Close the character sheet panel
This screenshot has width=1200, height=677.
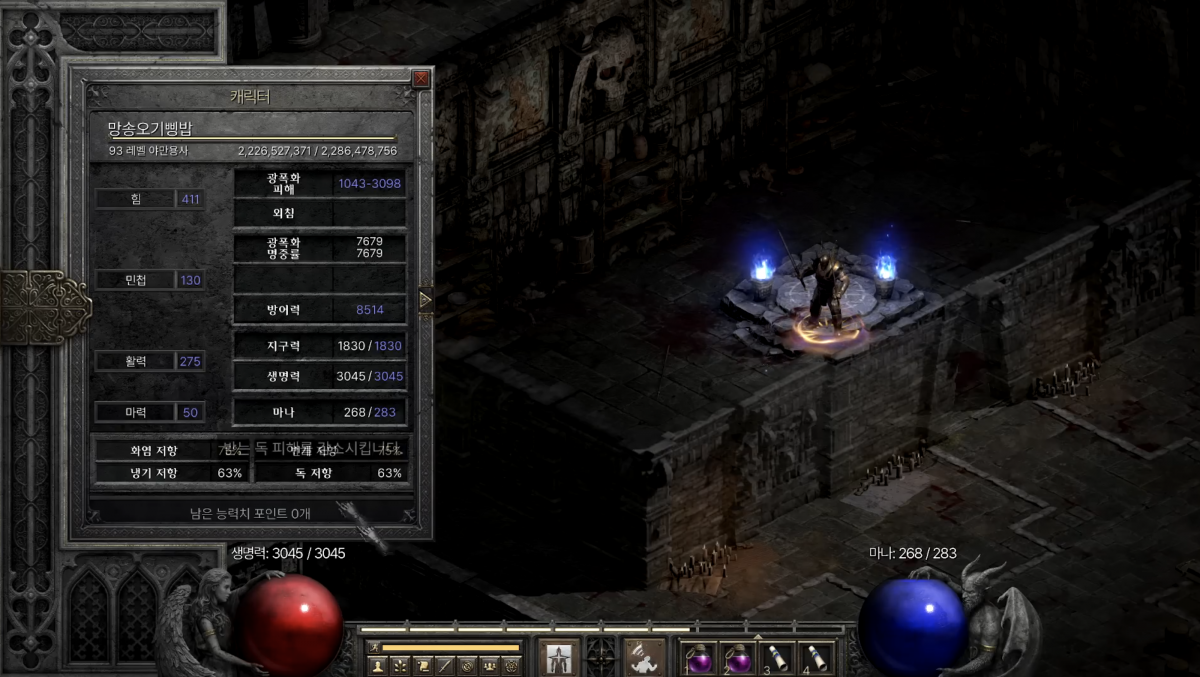pos(421,78)
